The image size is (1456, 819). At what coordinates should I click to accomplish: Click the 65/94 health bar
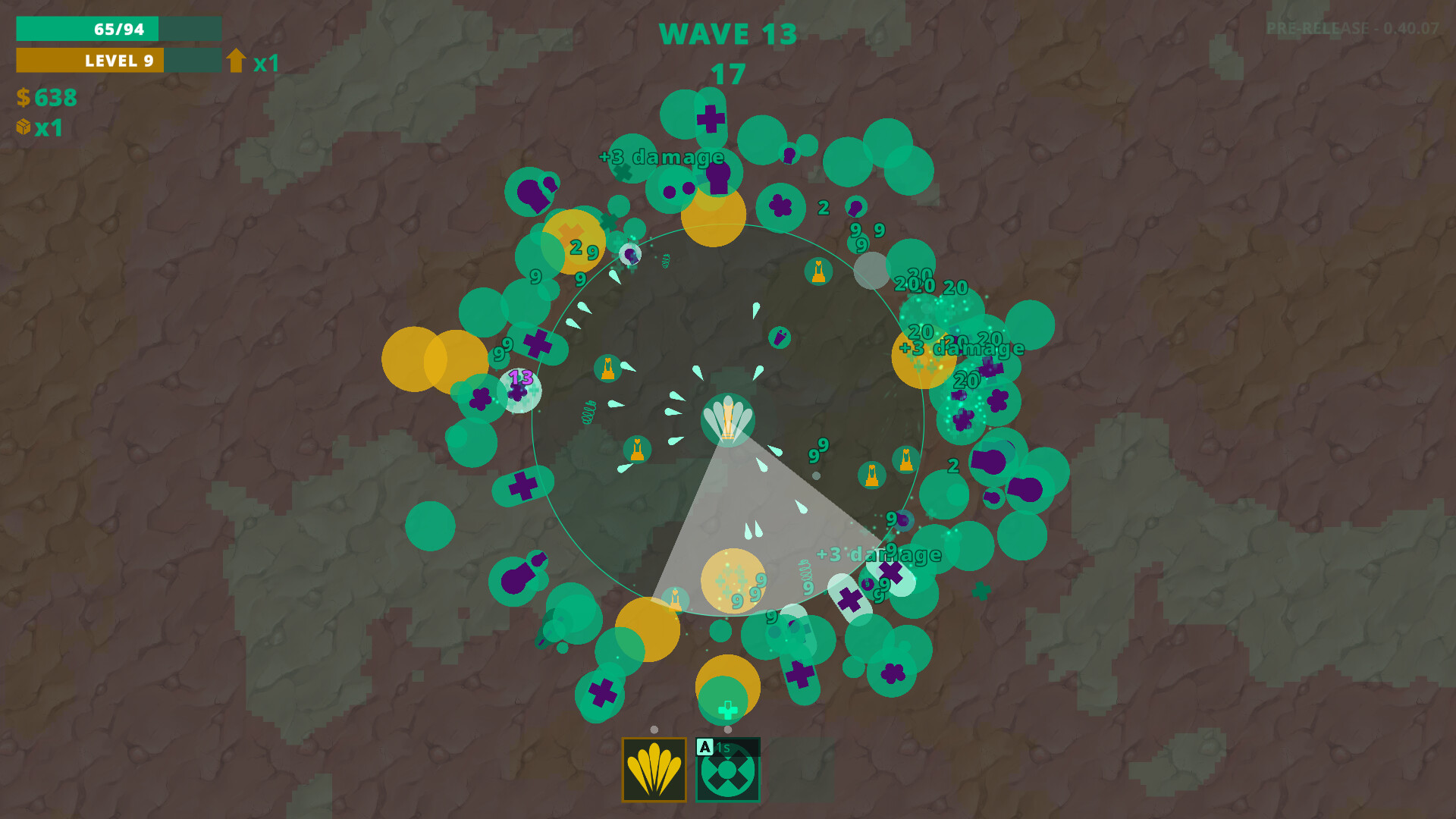[118, 29]
